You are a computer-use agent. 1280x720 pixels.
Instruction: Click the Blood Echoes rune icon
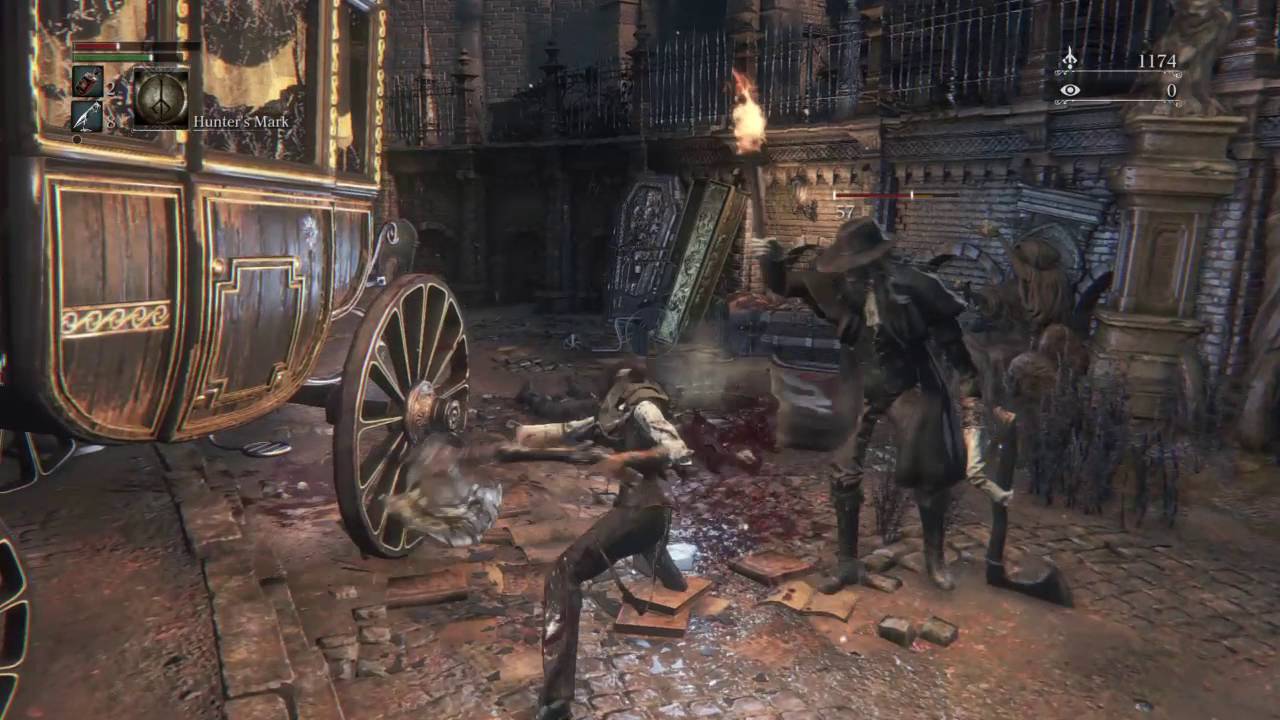click(x=1069, y=58)
